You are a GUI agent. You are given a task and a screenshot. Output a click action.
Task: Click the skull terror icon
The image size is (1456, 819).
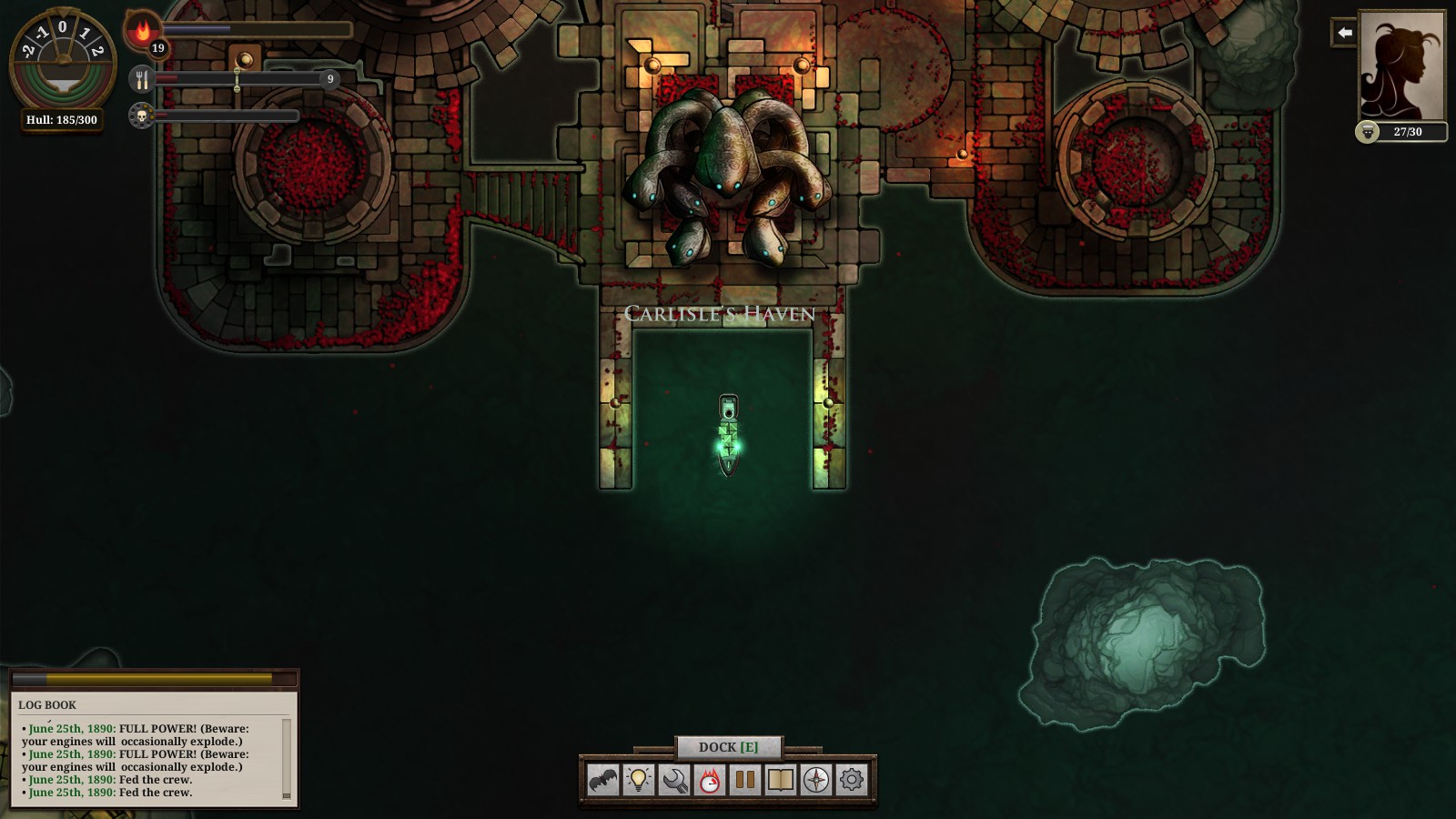coord(141,116)
